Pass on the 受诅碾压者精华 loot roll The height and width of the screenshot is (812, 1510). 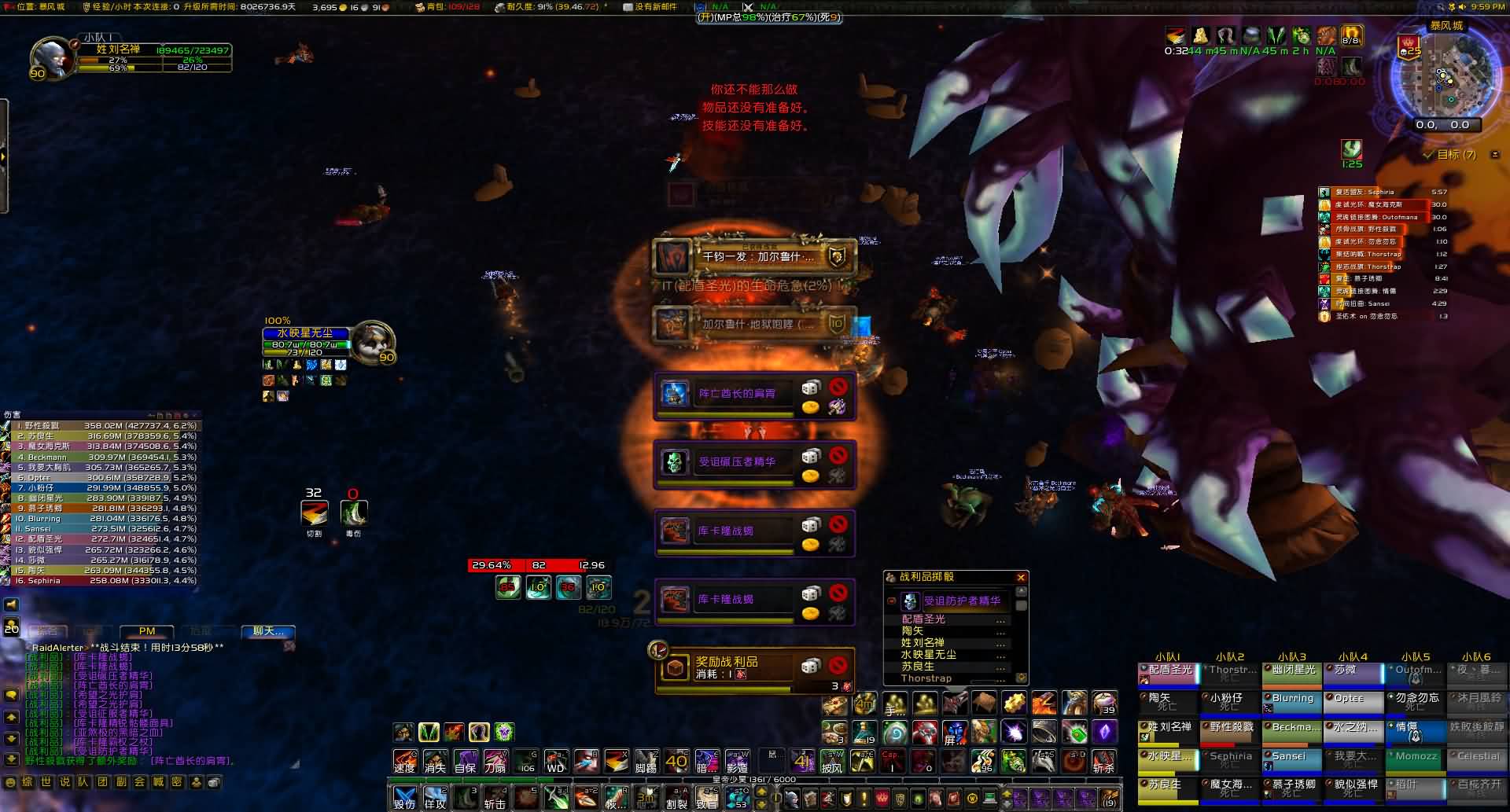pyautogui.click(x=838, y=455)
